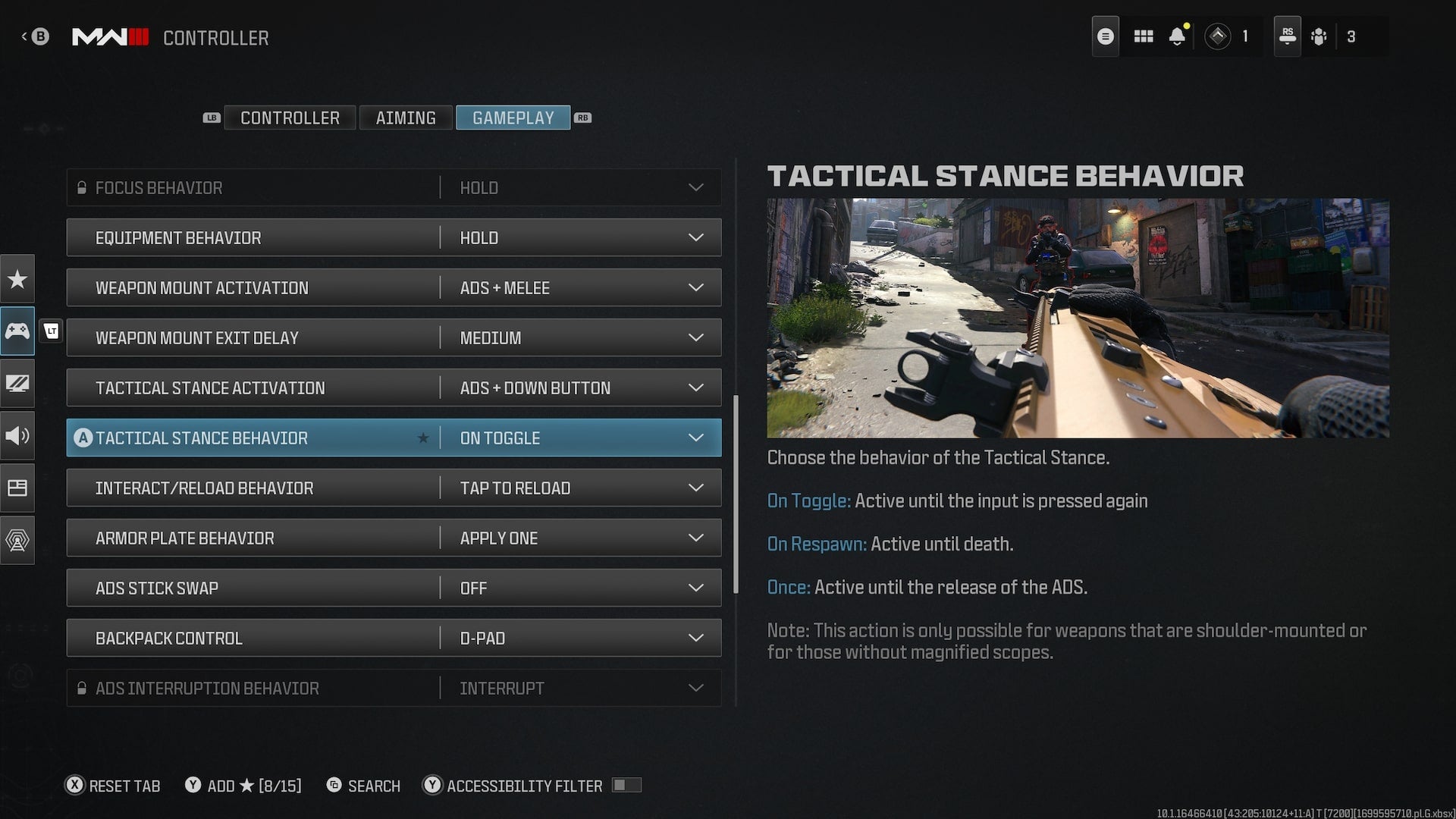Open the Network settings (antenna icon)
This screenshot has width=1456, height=819.
17,540
